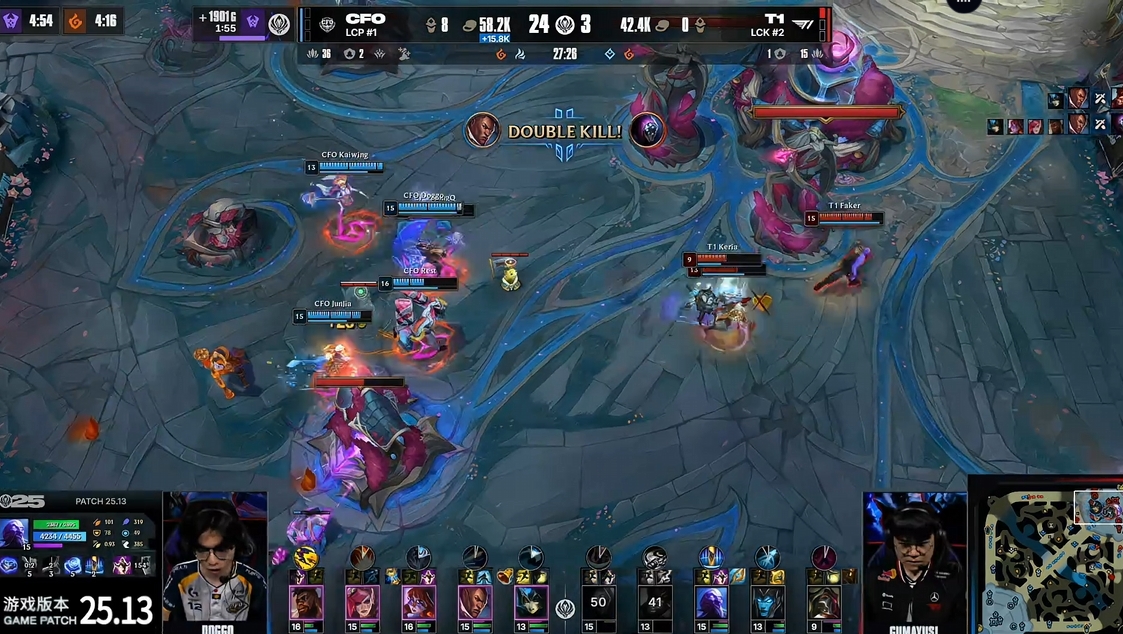Click the purple Baron timer icon
The height and width of the screenshot is (634, 1123).
[x=11, y=20]
